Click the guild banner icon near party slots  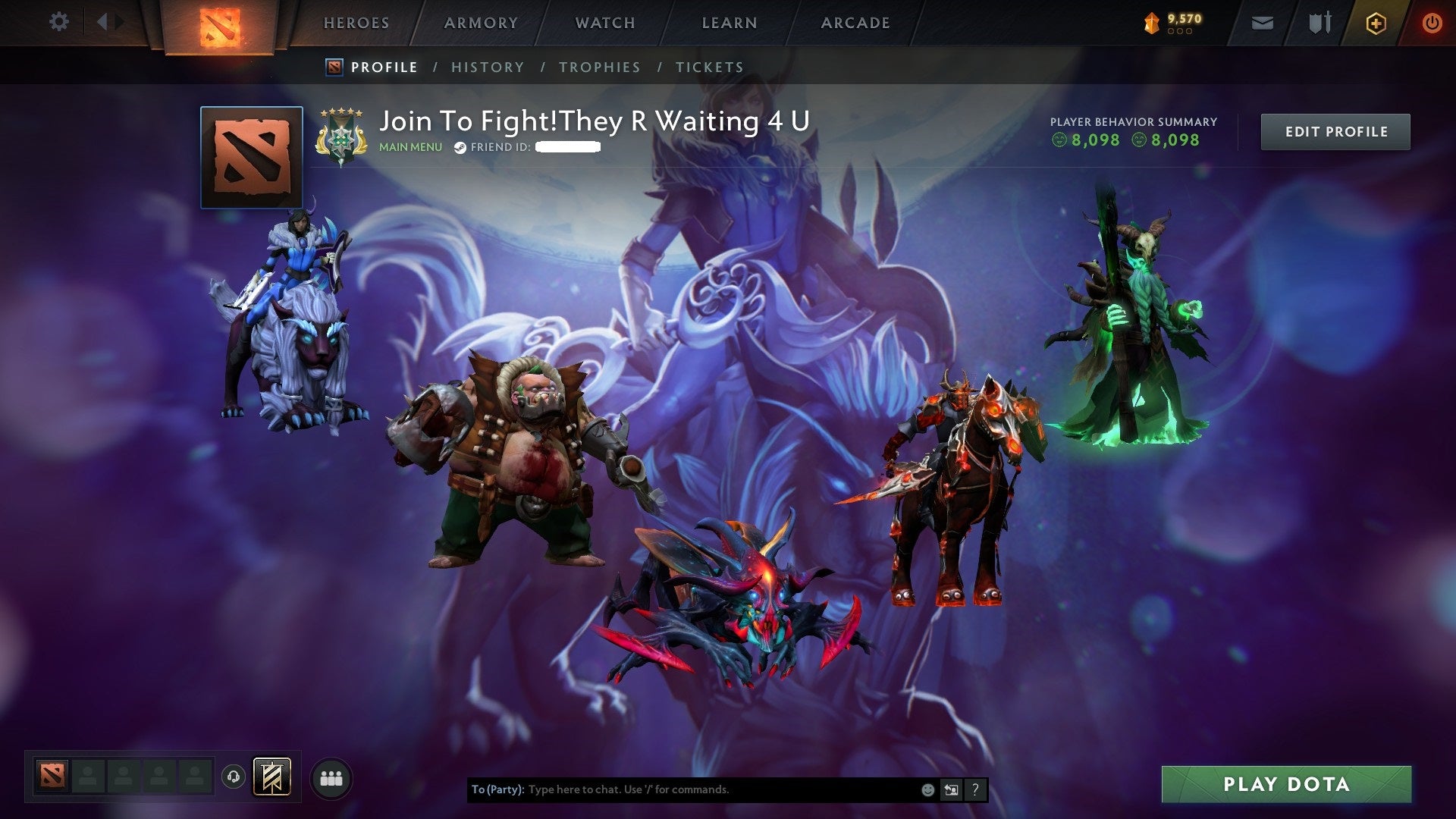click(x=272, y=779)
